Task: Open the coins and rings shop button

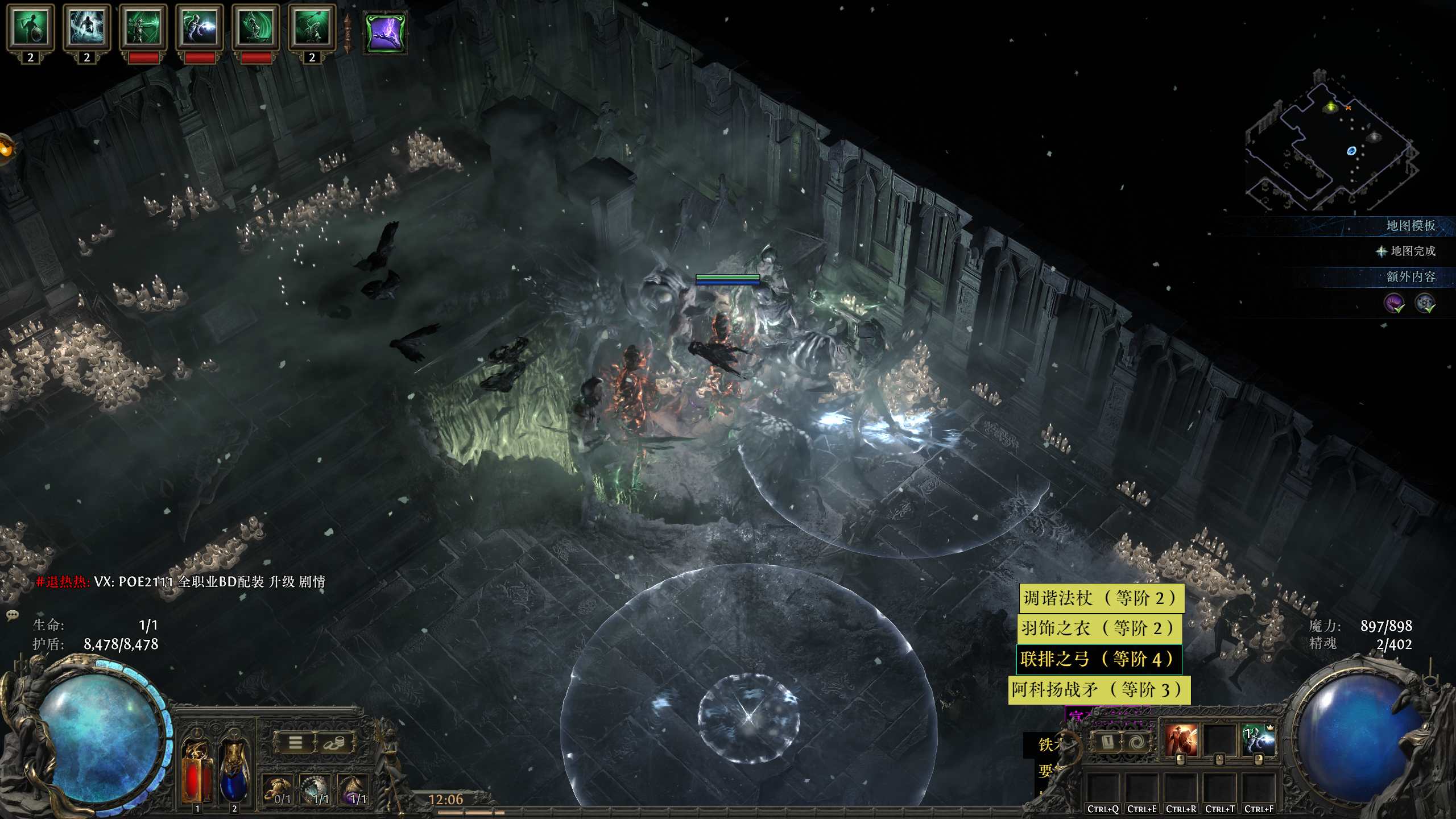Action: click(334, 743)
